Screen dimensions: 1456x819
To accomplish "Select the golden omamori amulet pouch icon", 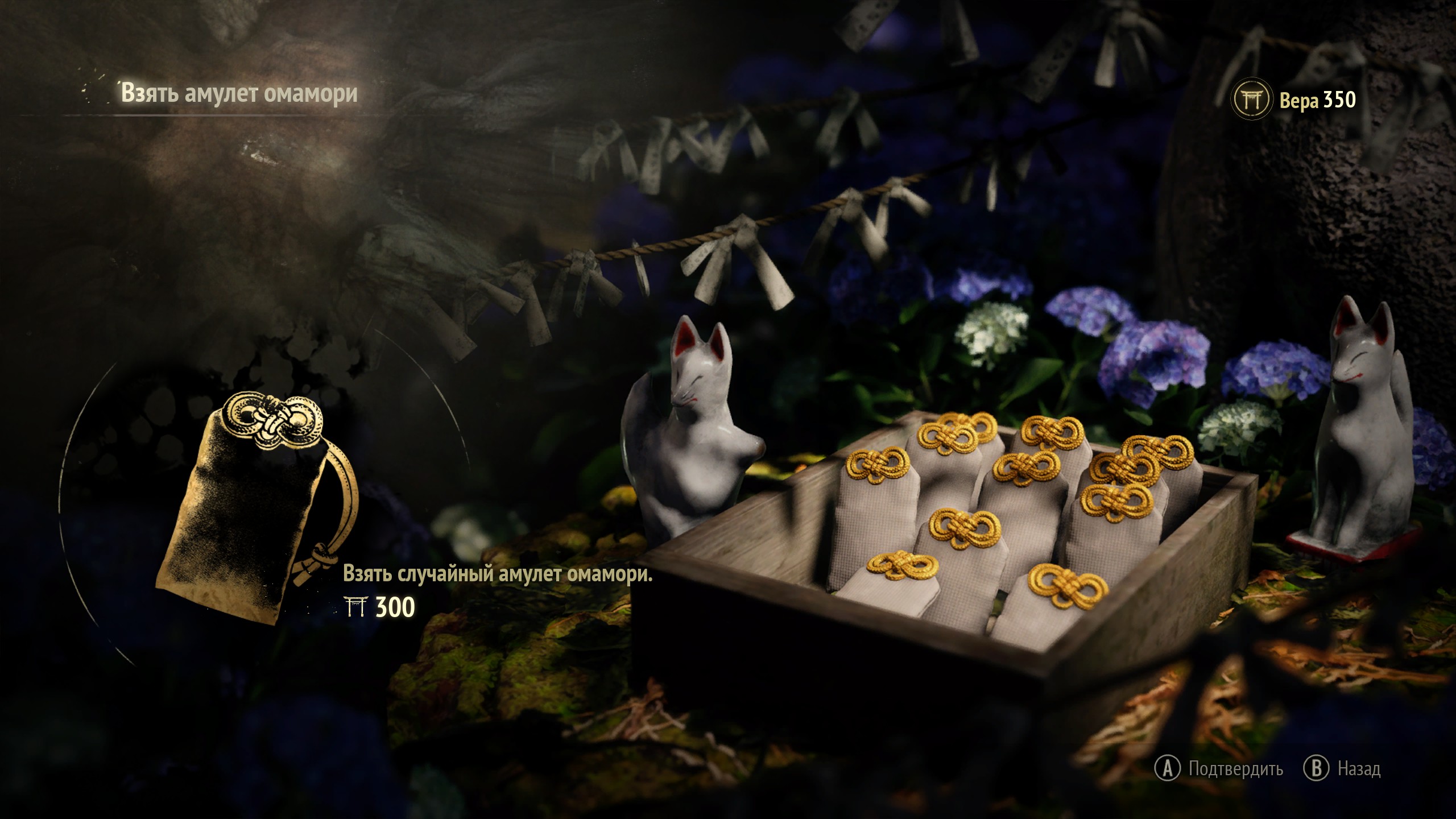I will (x=256, y=506).
